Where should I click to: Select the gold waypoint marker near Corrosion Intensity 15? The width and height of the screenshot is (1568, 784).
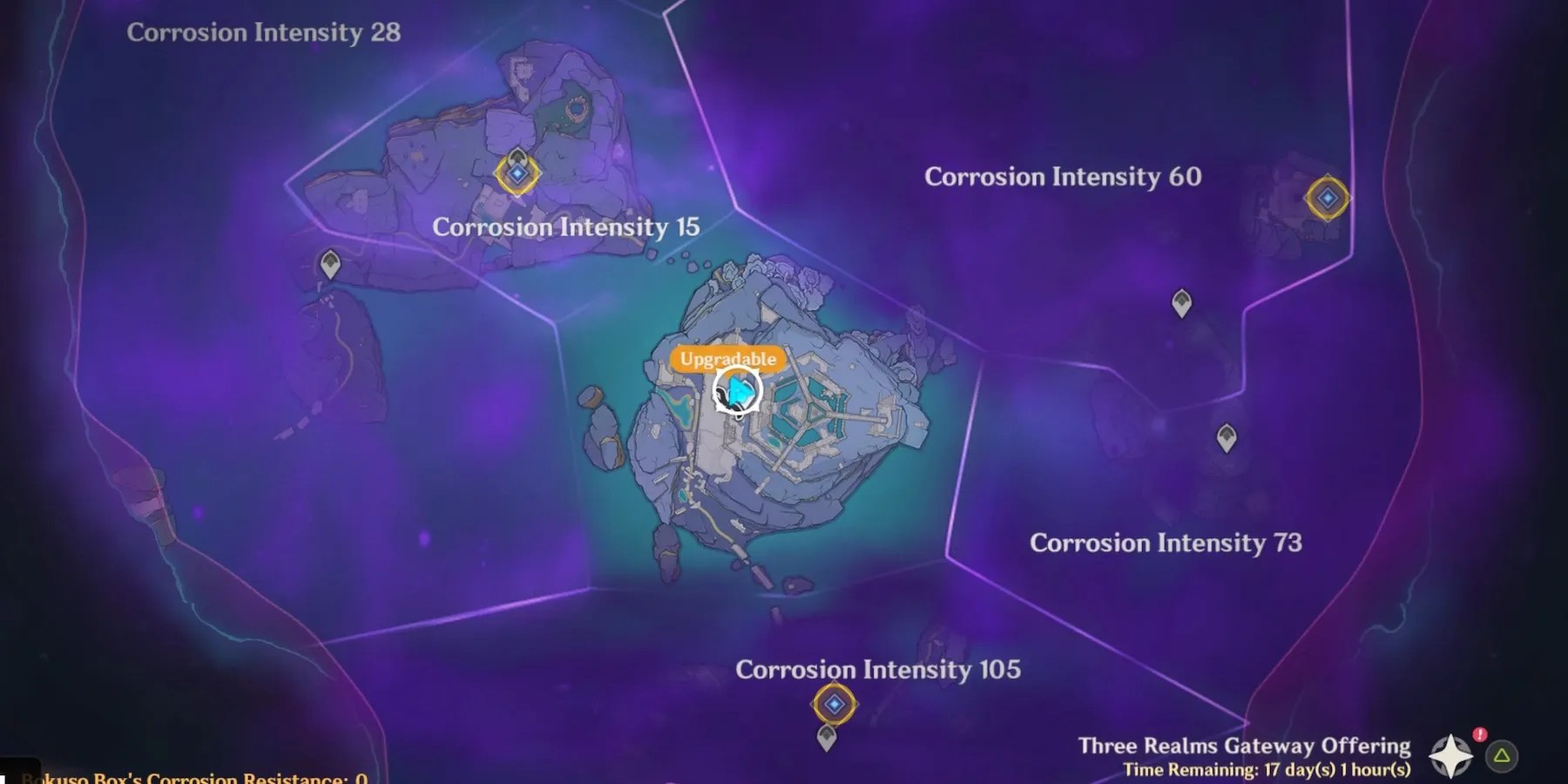click(x=517, y=174)
